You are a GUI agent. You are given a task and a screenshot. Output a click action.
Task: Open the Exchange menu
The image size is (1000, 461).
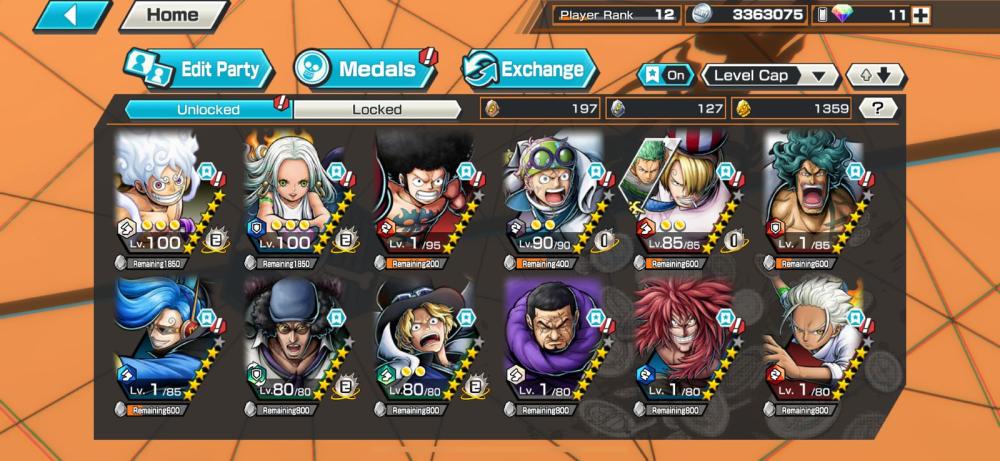coord(529,70)
